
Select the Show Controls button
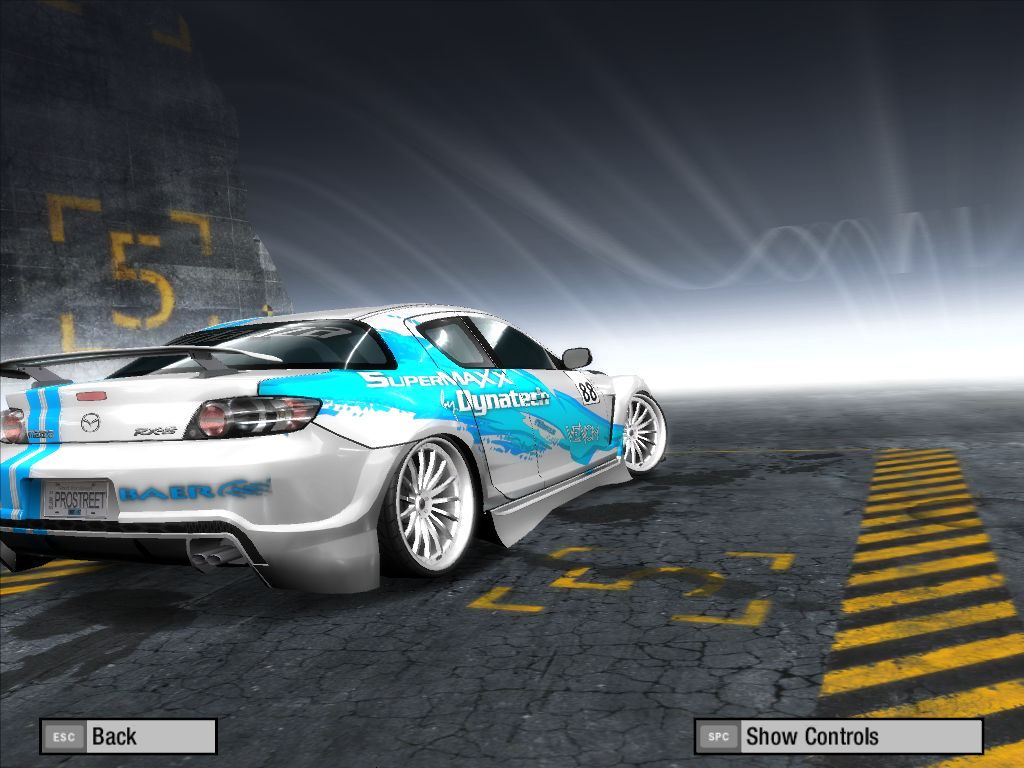[x=838, y=737]
